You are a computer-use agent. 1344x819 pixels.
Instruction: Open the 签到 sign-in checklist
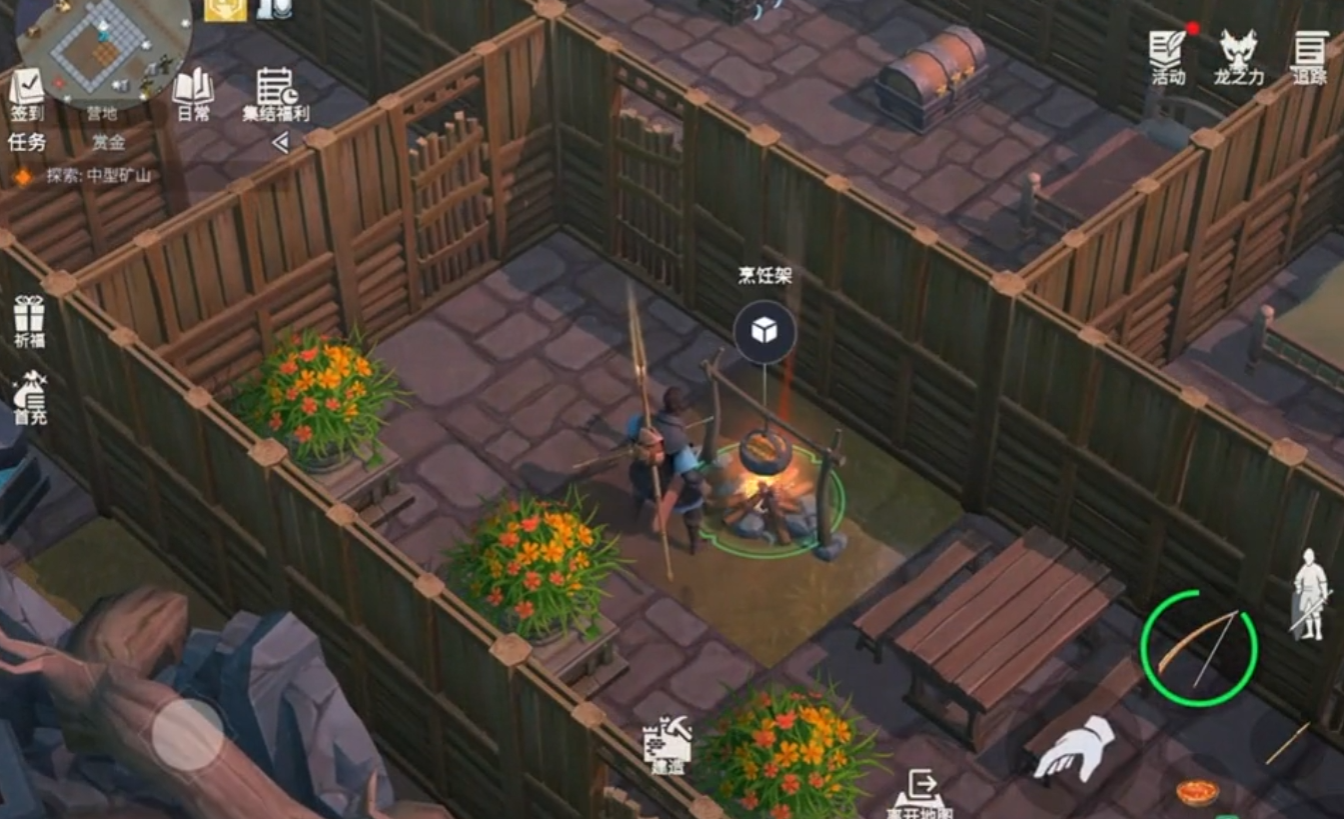(27, 95)
